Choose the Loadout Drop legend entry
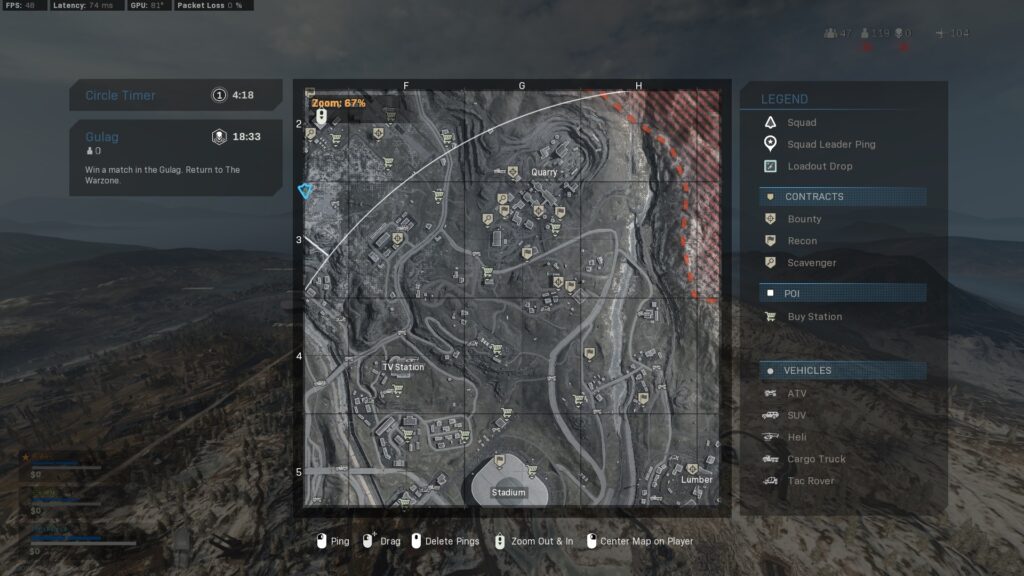Viewport: 1024px width, 576px height. (x=819, y=167)
